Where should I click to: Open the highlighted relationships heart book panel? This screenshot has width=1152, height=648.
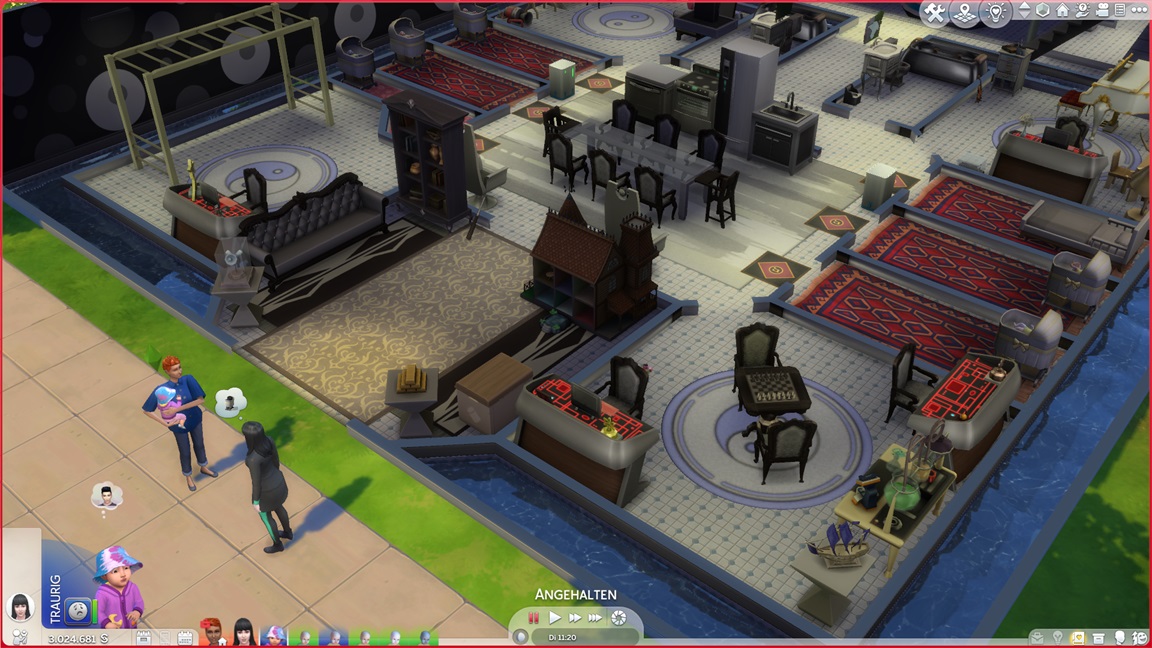point(1080,637)
